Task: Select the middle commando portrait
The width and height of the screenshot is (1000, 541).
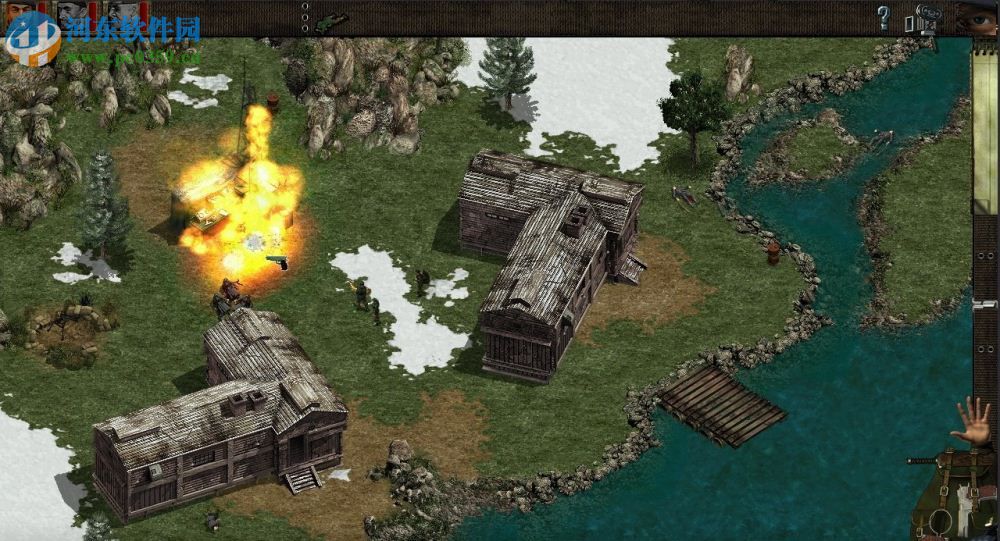Action: [70, 14]
